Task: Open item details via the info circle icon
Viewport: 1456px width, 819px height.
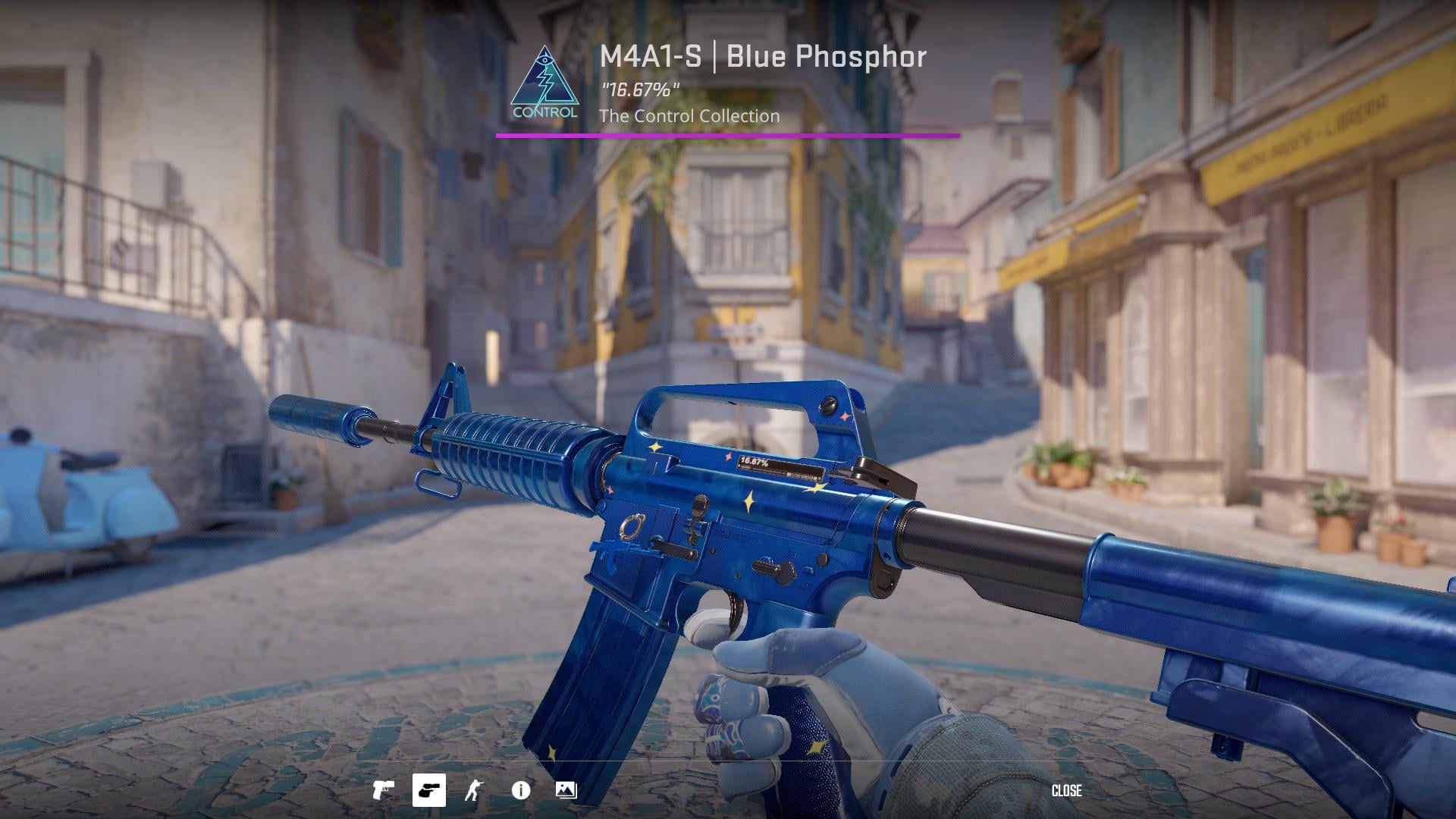Action: pyautogui.click(x=521, y=791)
